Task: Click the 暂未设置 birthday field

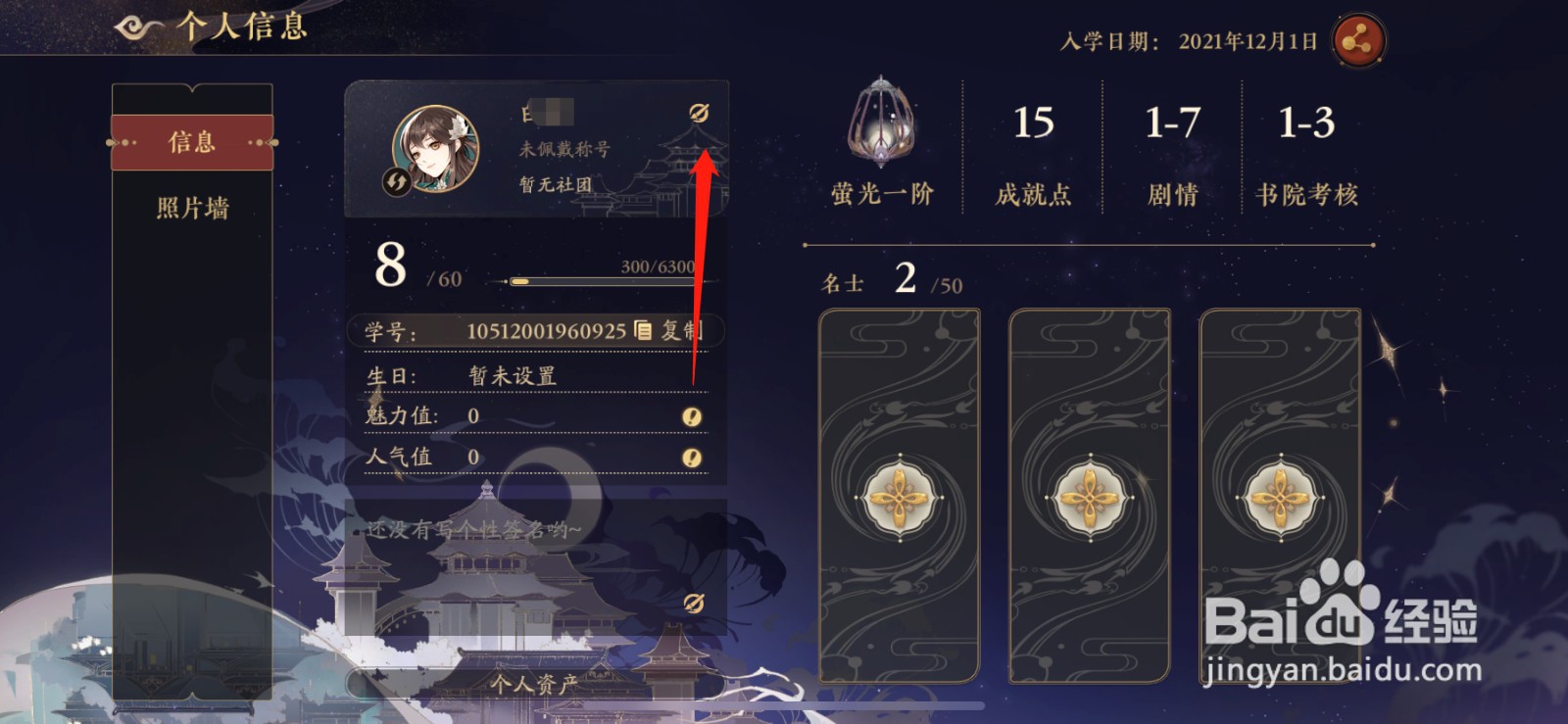Action: pos(514,373)
